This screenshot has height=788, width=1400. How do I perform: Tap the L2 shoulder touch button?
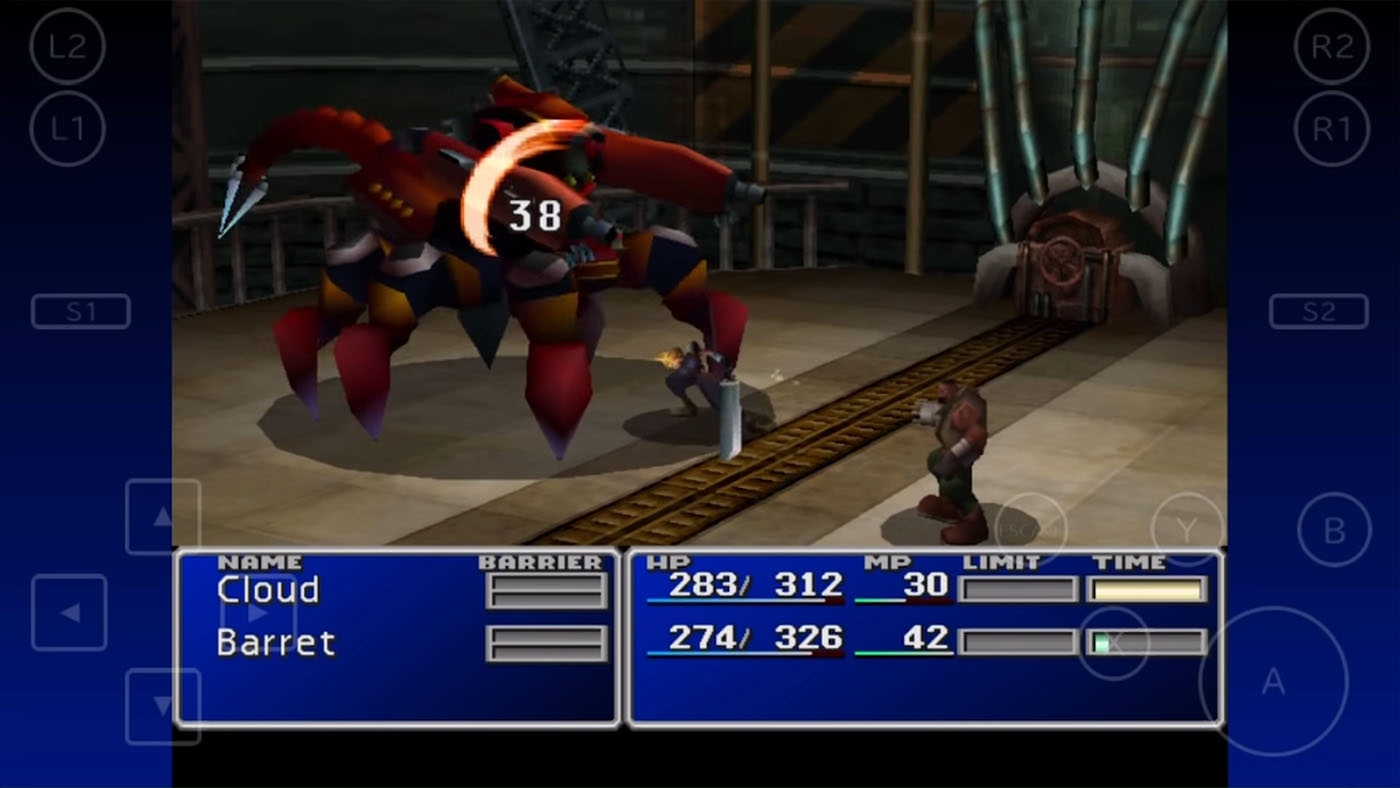coord(67,45)
